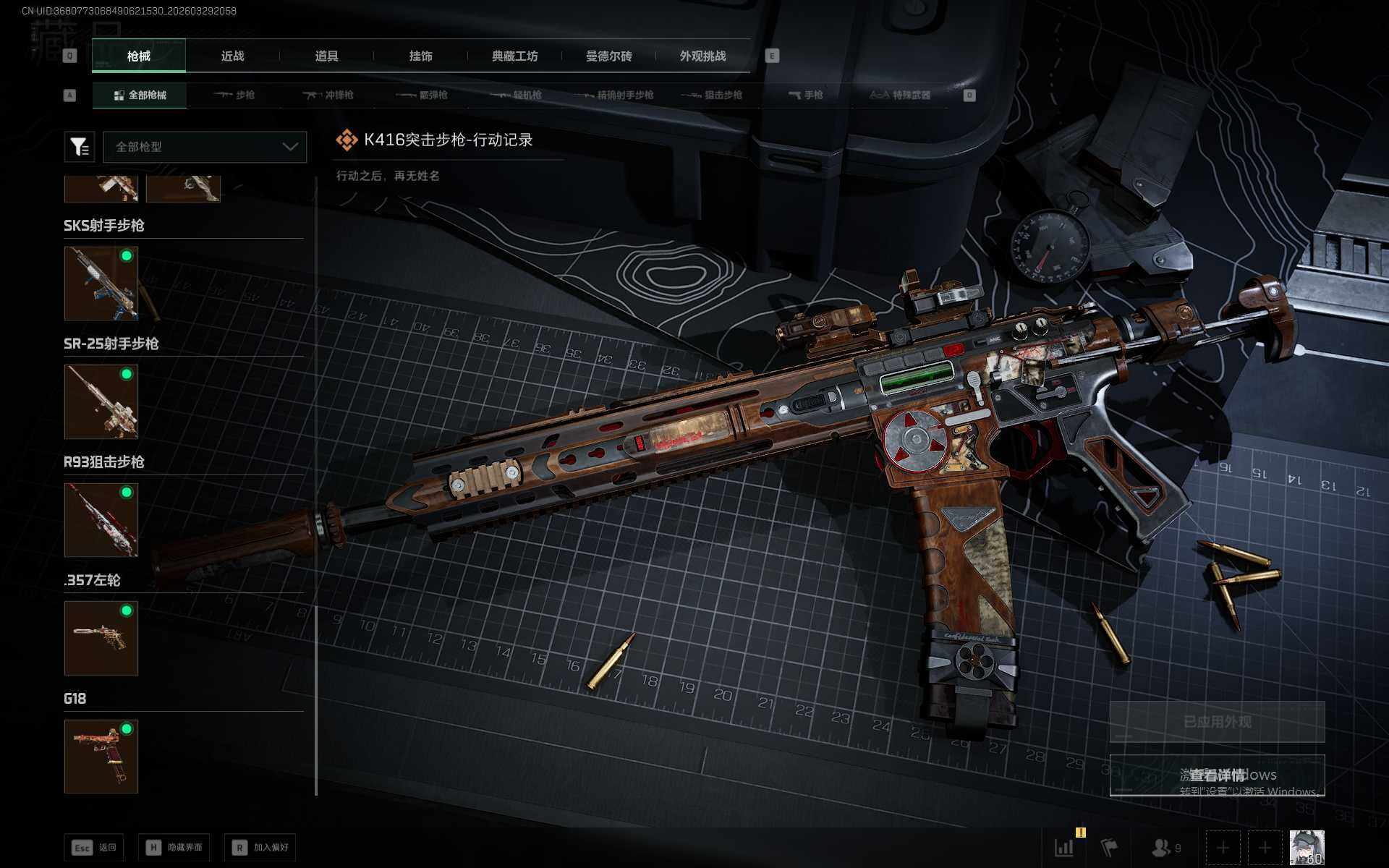Choose the G18 pistol skin thumbnail
Image resolution: width=1389 pixels, height=868 pixels.
(x=101, y=756)
